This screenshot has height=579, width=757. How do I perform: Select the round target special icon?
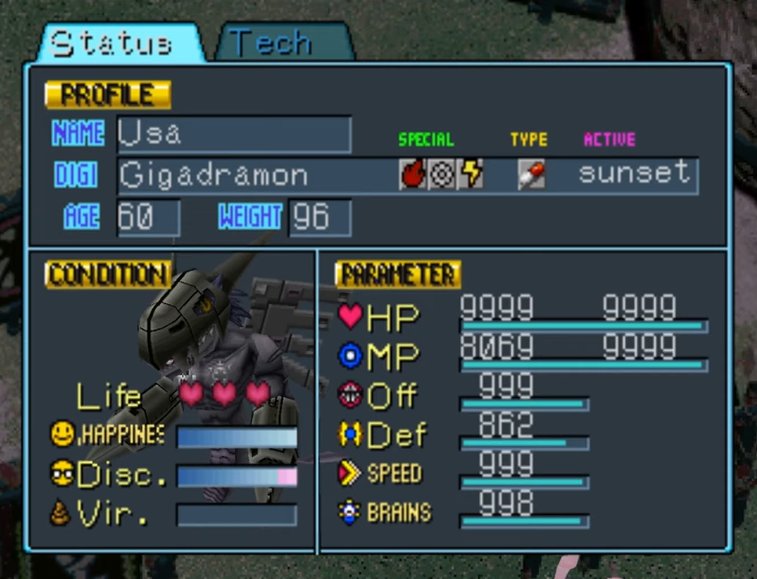click(441, 175)
